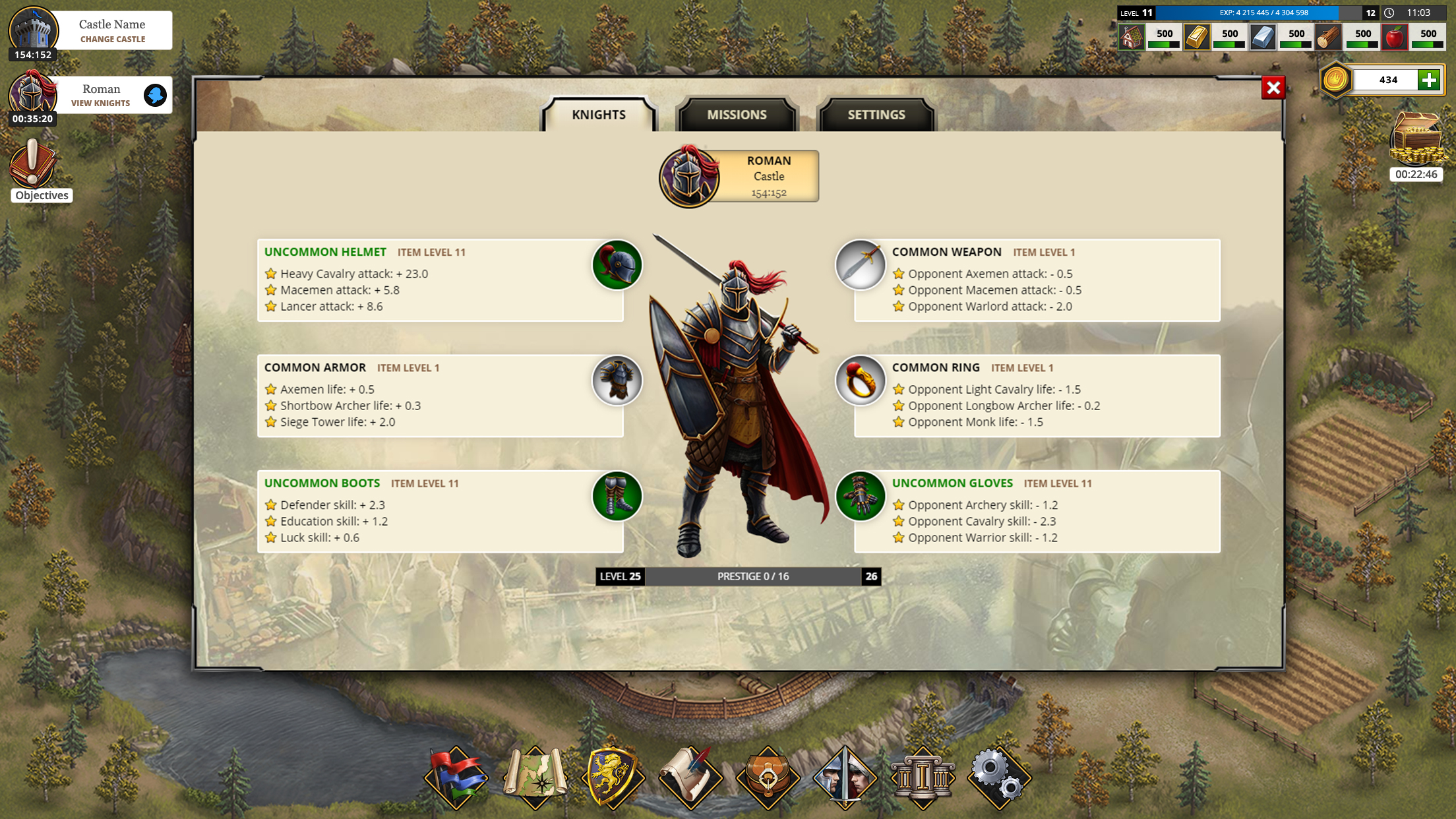Select the Common Ring equipment slot

pos(860,380)
